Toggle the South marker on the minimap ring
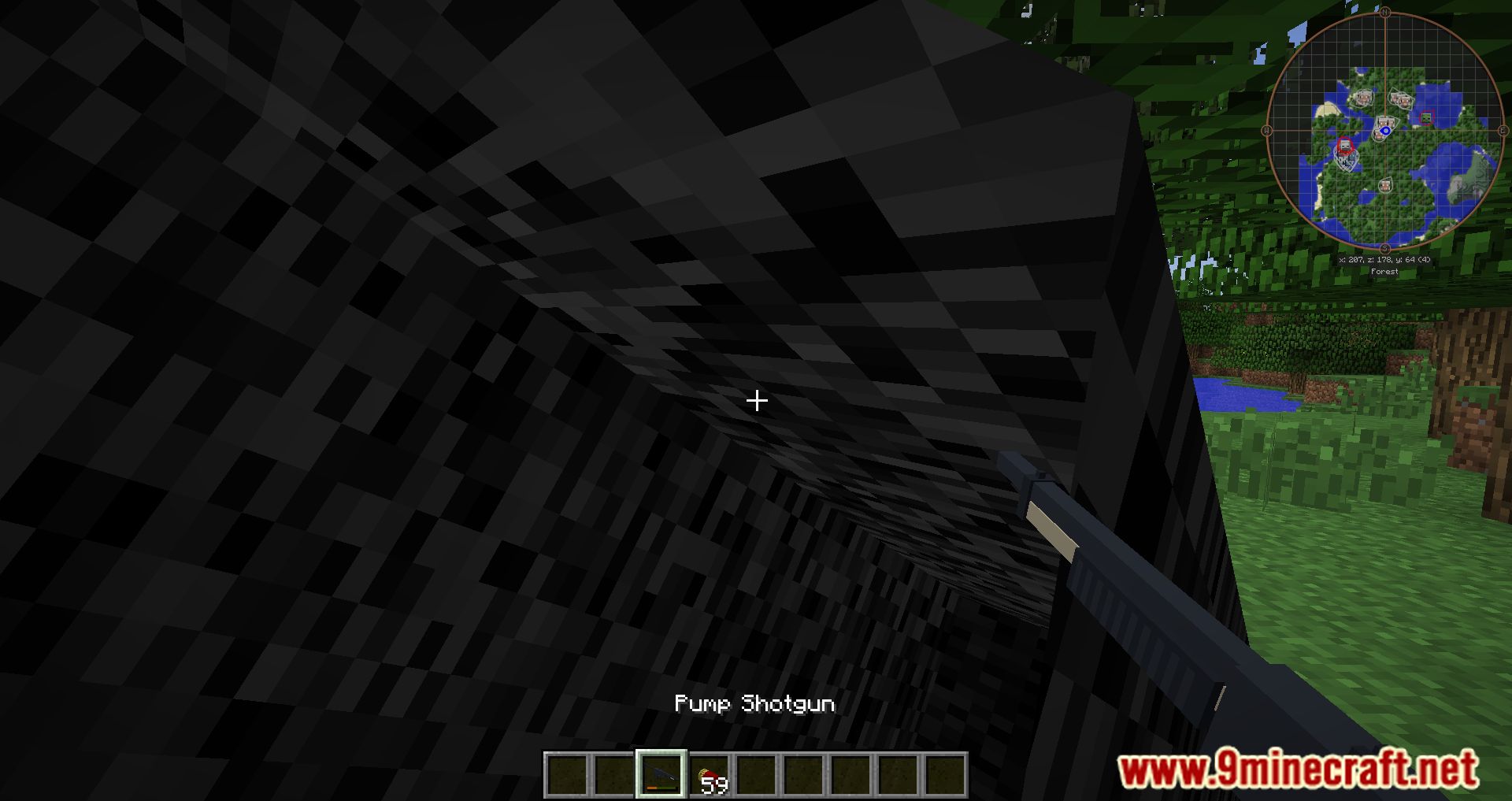The image size is (1512, 801). pyautogui.click(x=1385, y=247)
